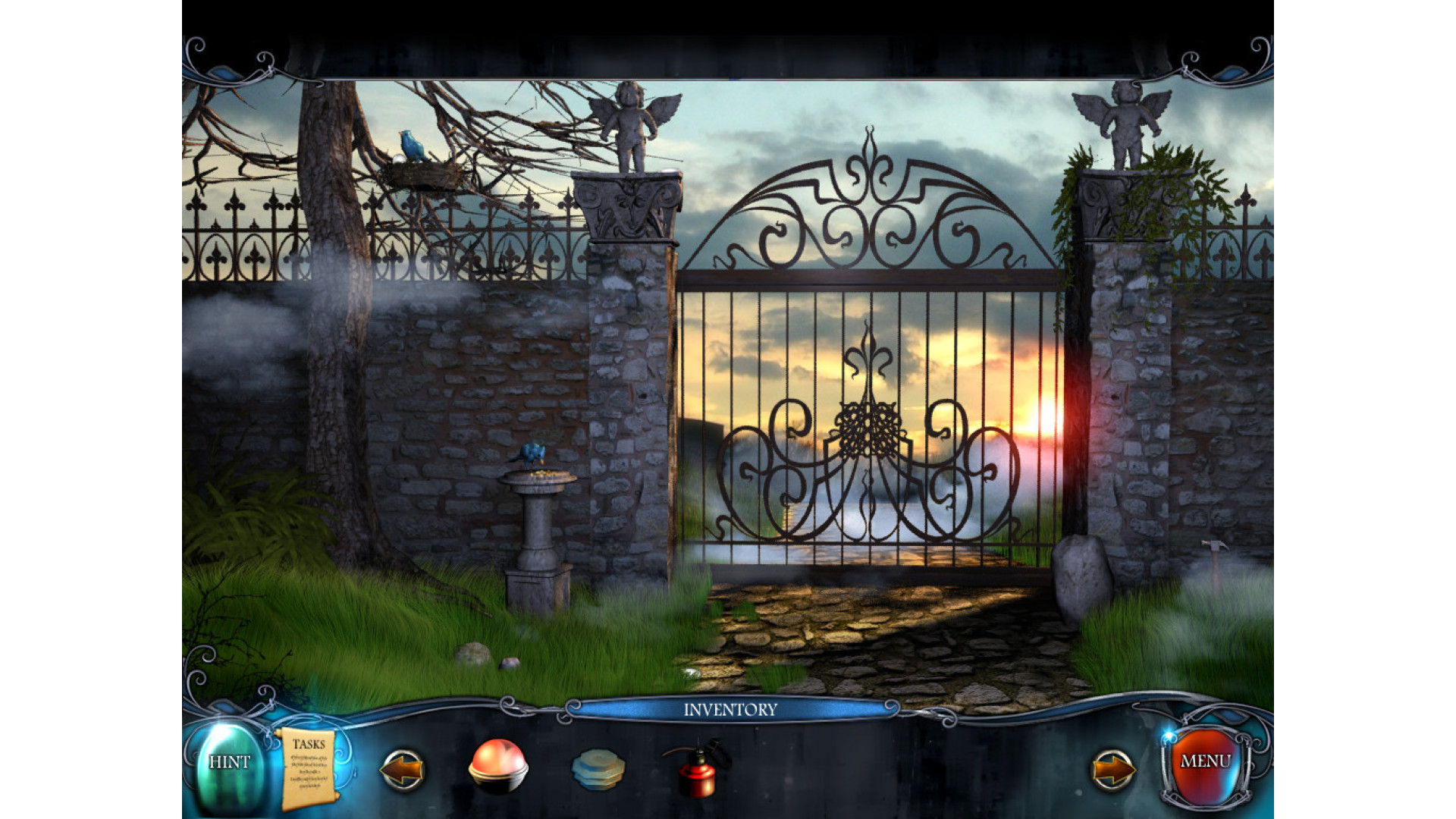Open the Tasks scroll
The width and height of the screenshot is (1456, 819).
[x=308, y=768]
